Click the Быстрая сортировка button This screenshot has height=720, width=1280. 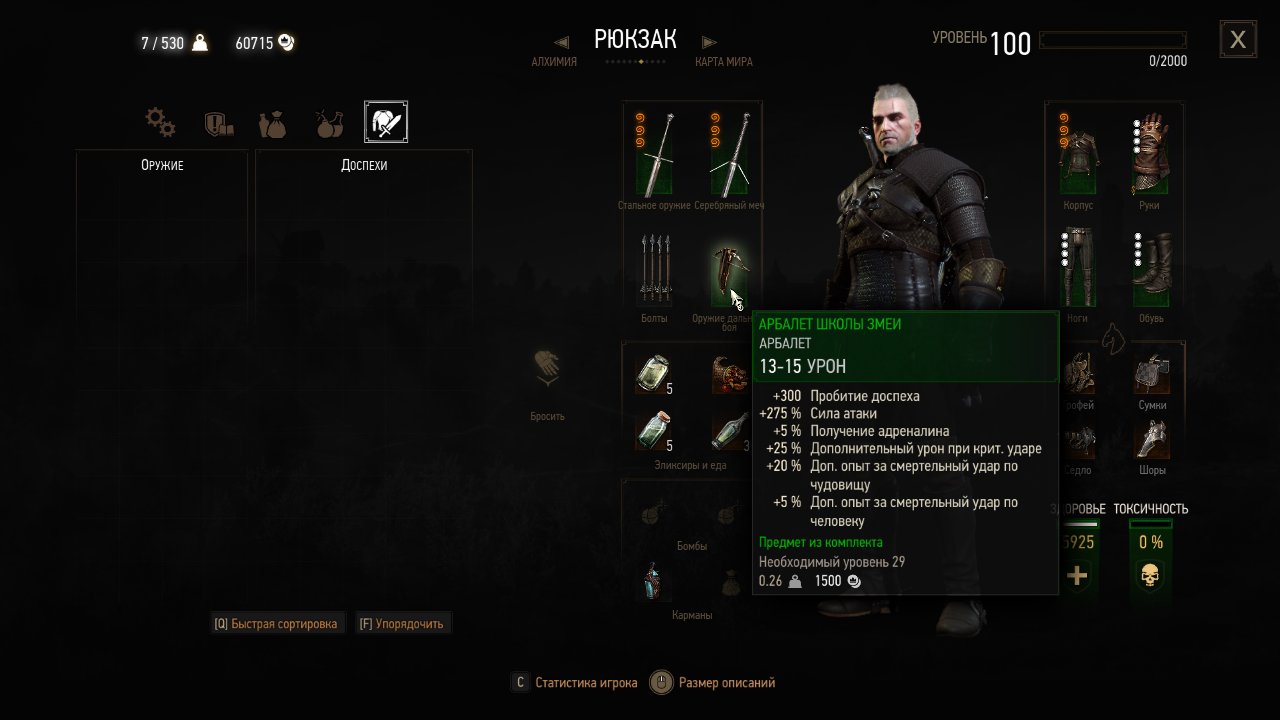278,624
